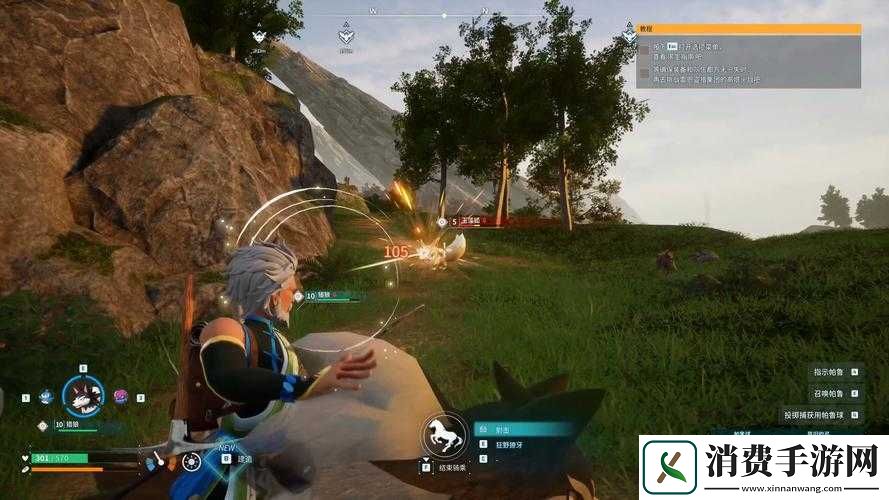Click the 结束骑乘 dismount prompt label
889x500 pixels.
(x=450, y=467)
